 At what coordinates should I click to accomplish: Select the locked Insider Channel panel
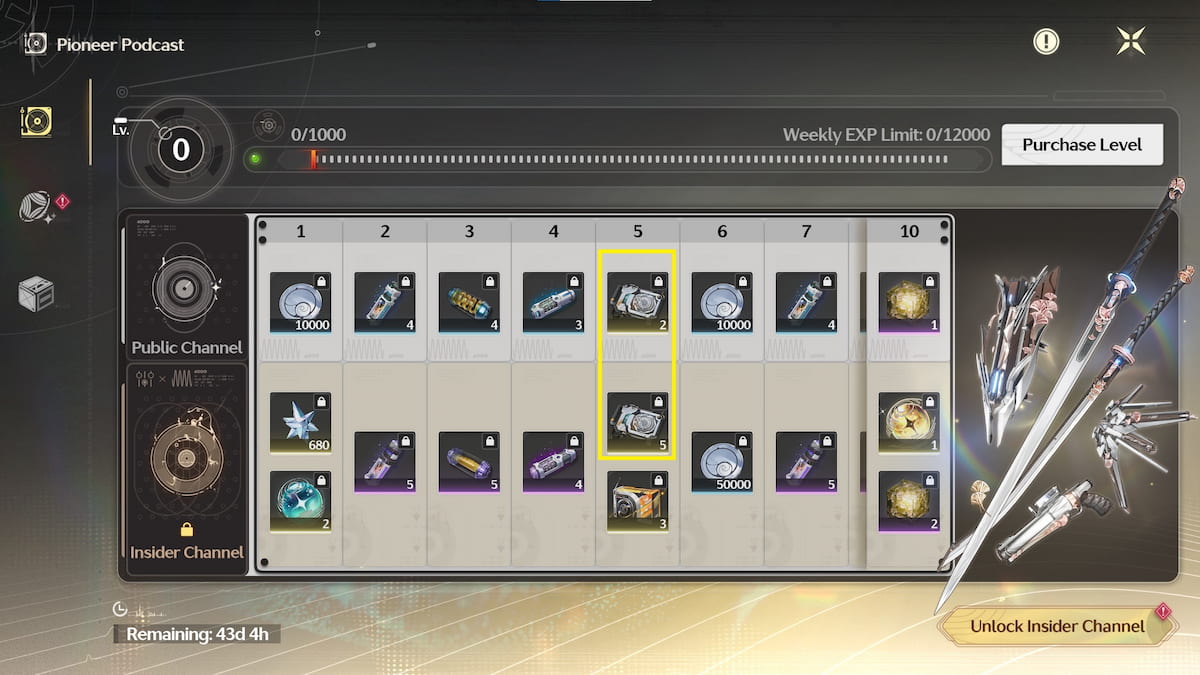pos(187,470)
